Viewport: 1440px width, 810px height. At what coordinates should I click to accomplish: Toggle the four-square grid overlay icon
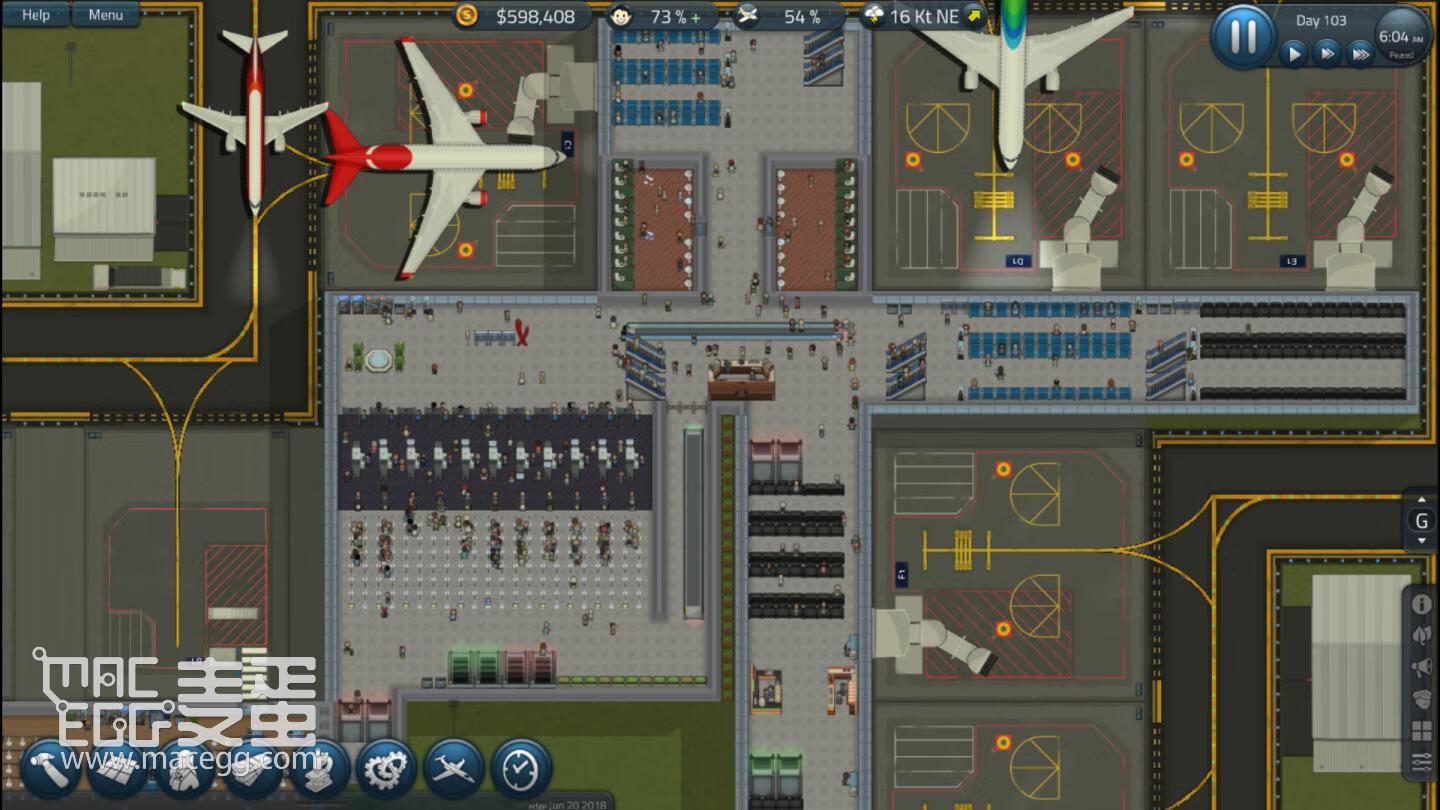[1421, 731]
